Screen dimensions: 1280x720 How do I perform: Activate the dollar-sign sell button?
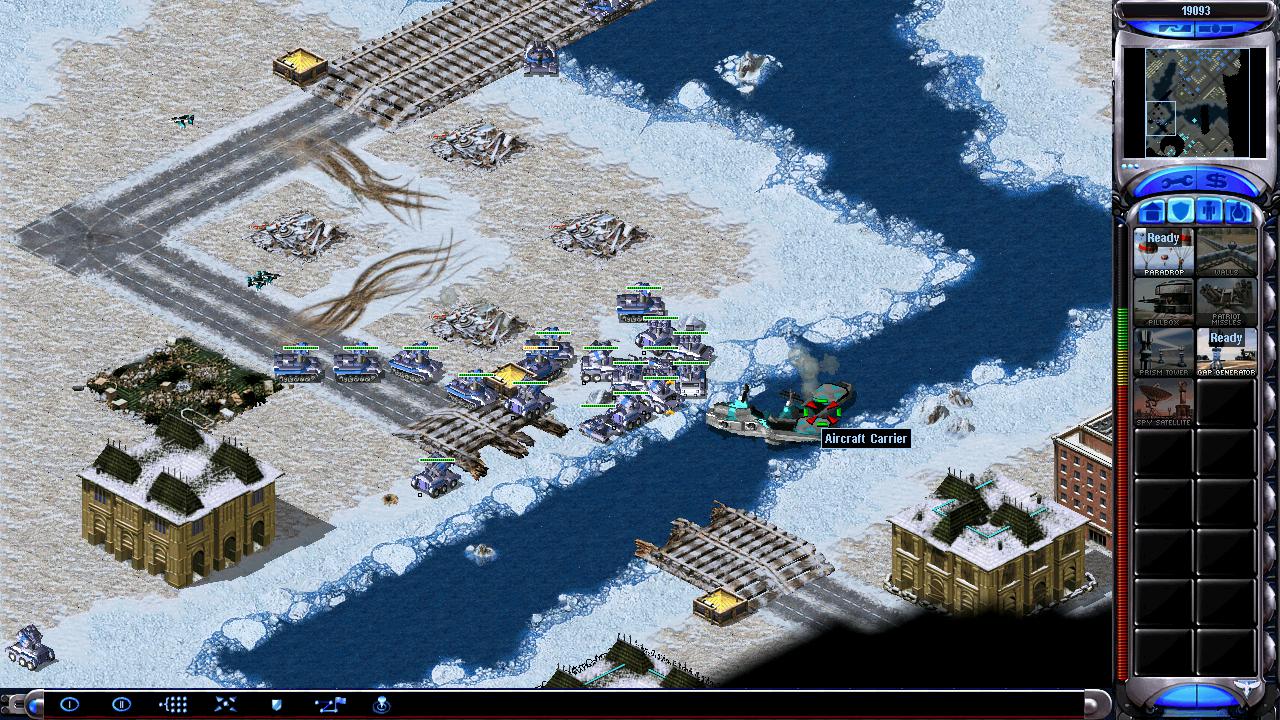click(1218, 182)
